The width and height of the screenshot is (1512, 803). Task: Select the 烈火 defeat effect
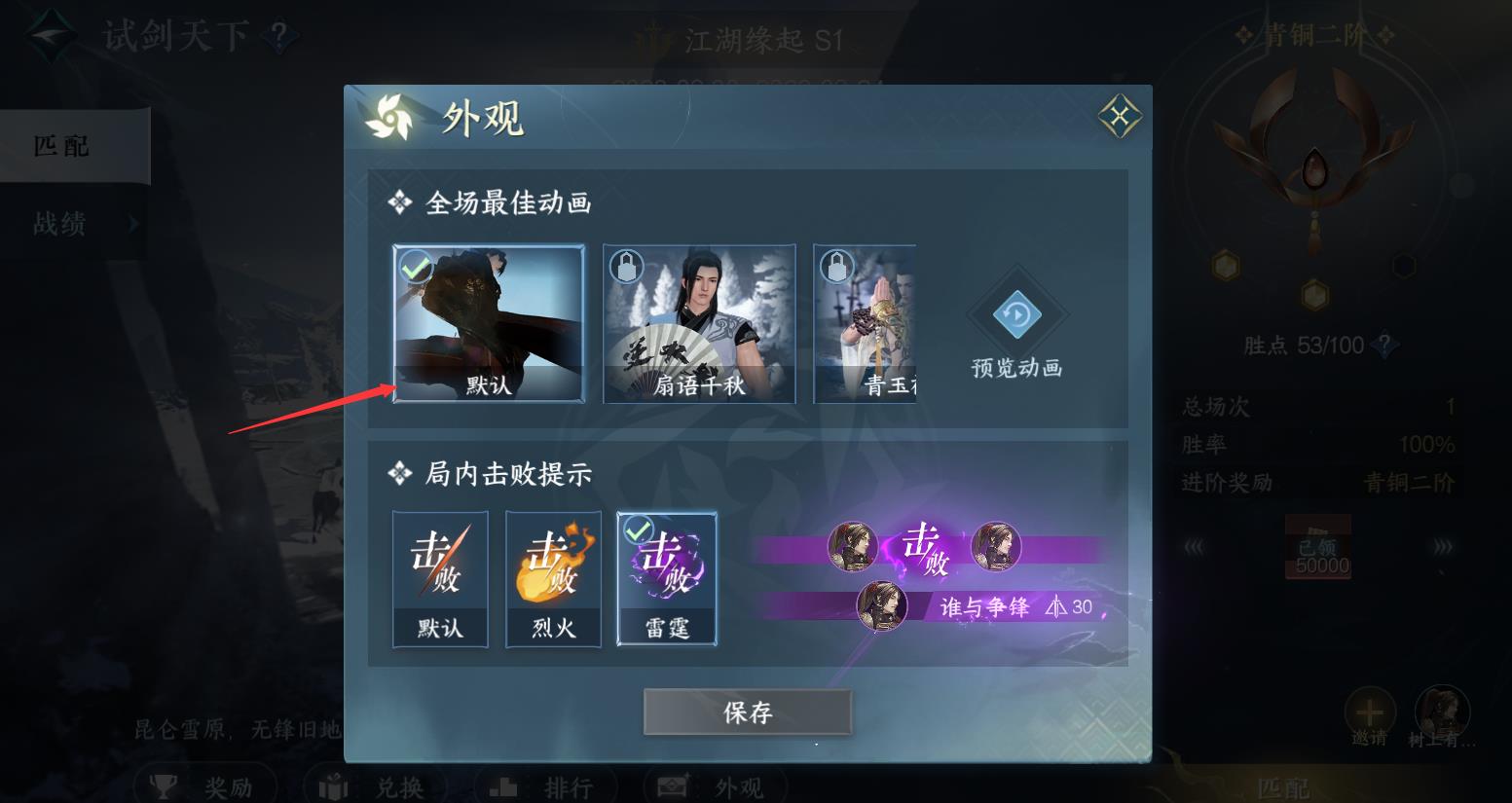552,577
